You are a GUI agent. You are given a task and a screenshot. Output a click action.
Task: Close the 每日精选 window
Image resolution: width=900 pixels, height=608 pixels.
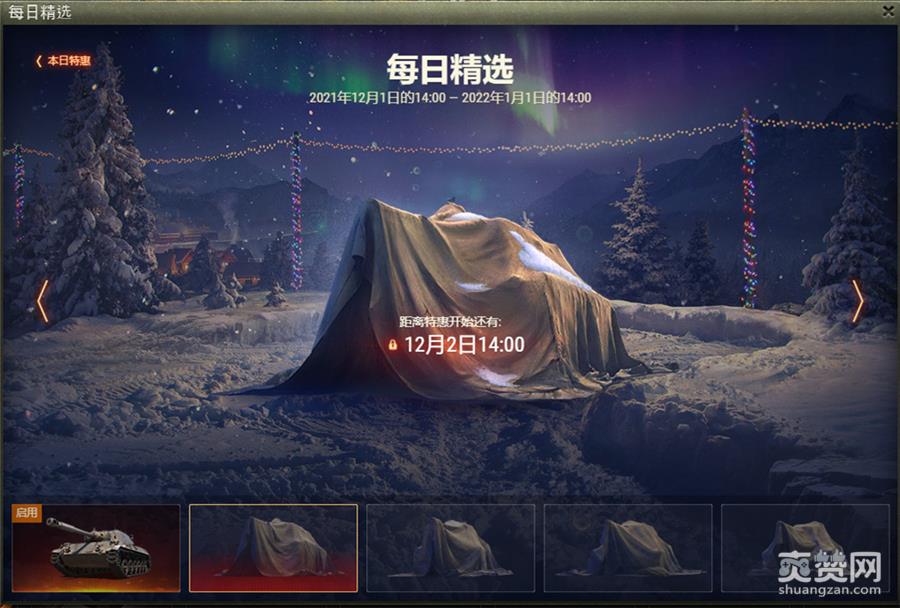888,11
